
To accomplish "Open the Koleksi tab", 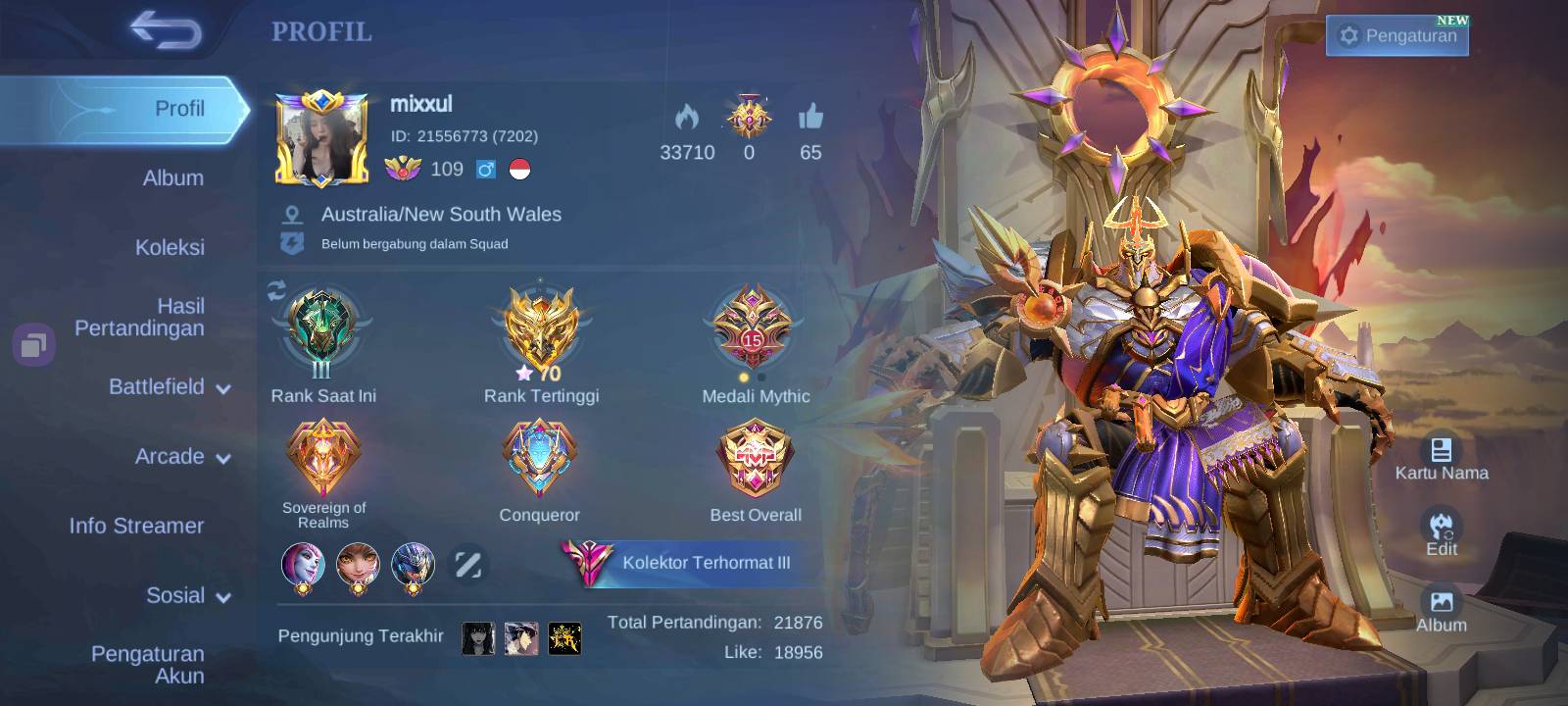I will tap(170, 247).
